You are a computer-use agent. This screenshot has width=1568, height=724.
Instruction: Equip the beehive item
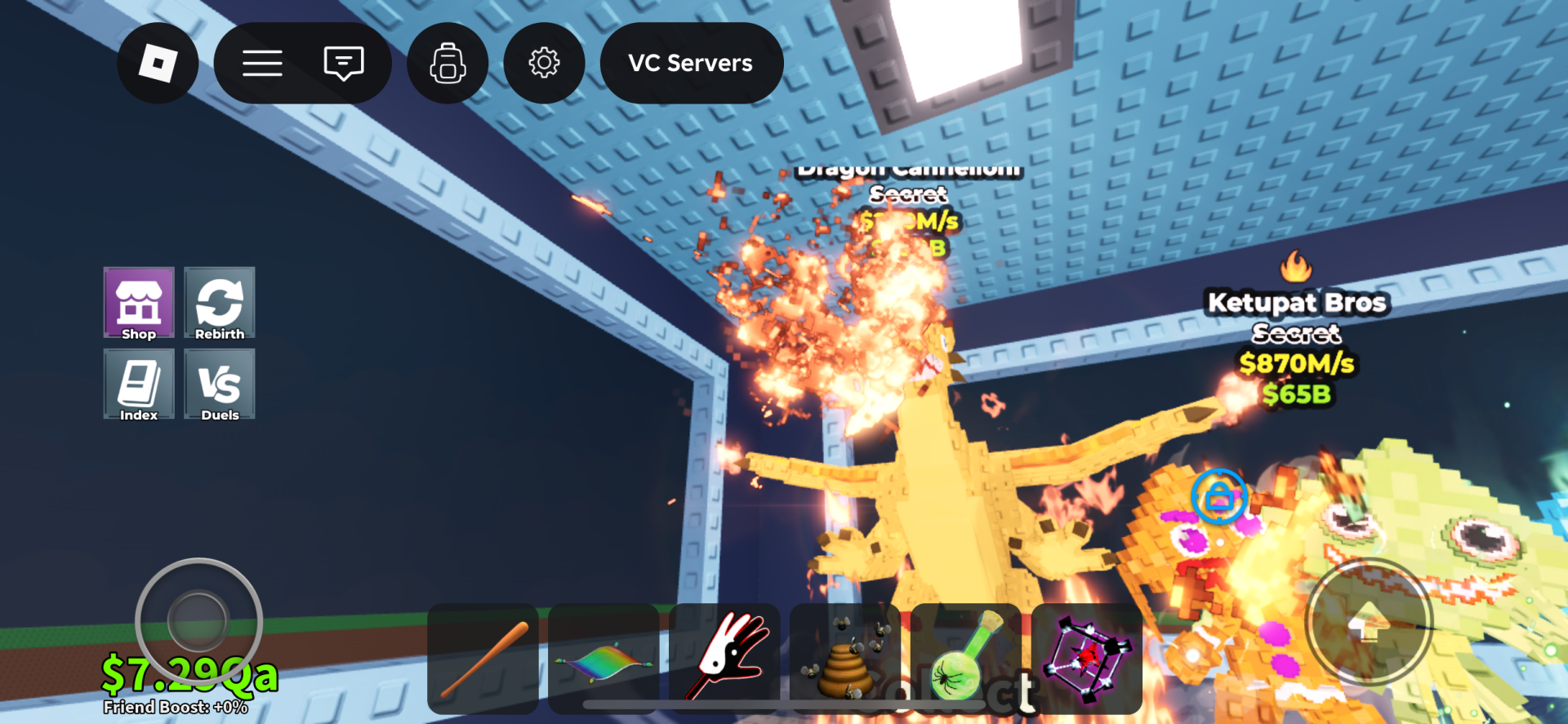(x=844, y=658)
